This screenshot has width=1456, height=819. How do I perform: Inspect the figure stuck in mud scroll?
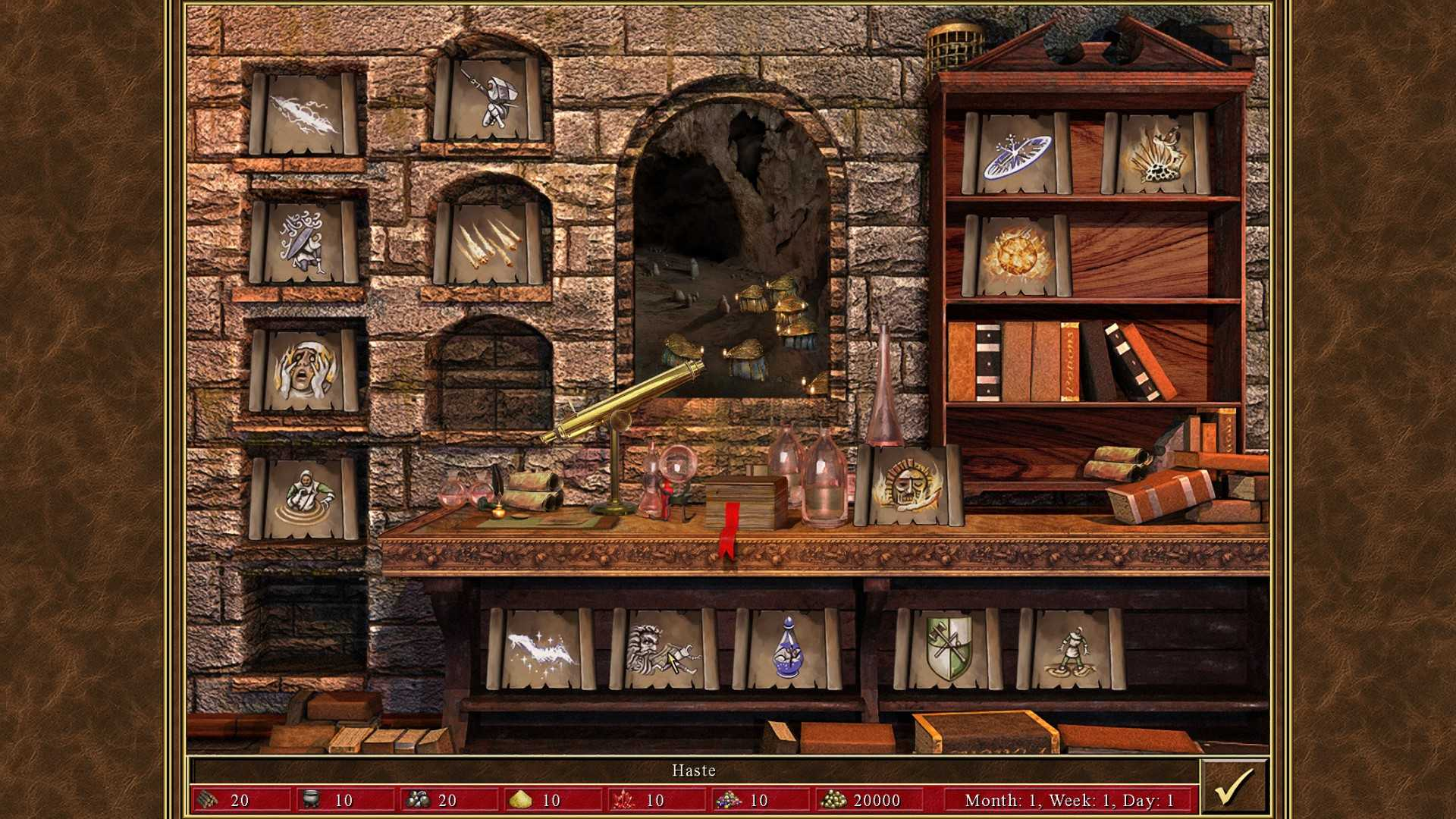point(1072,648)
